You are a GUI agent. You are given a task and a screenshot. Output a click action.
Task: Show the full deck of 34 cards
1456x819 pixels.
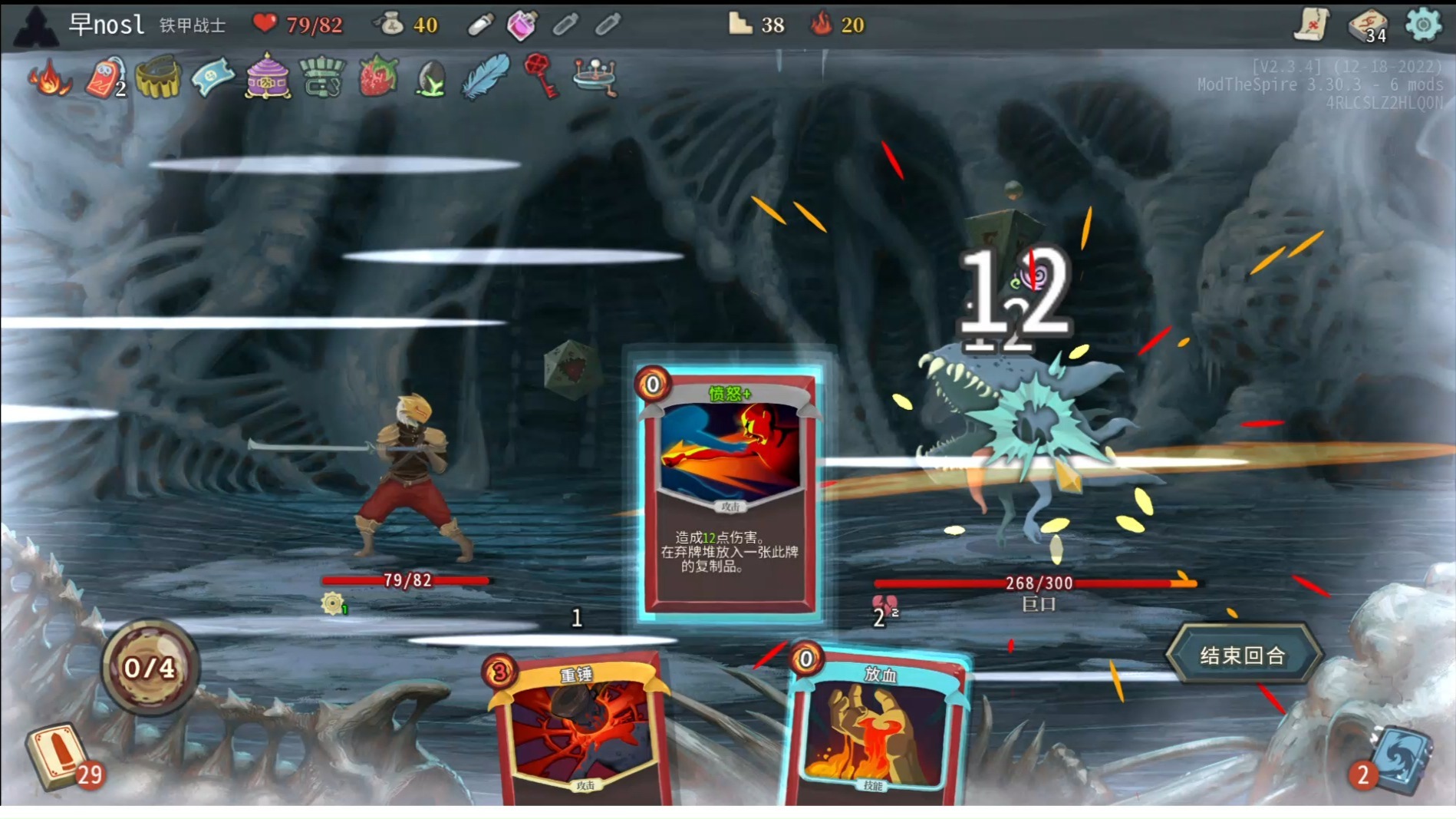point(1368,25)
